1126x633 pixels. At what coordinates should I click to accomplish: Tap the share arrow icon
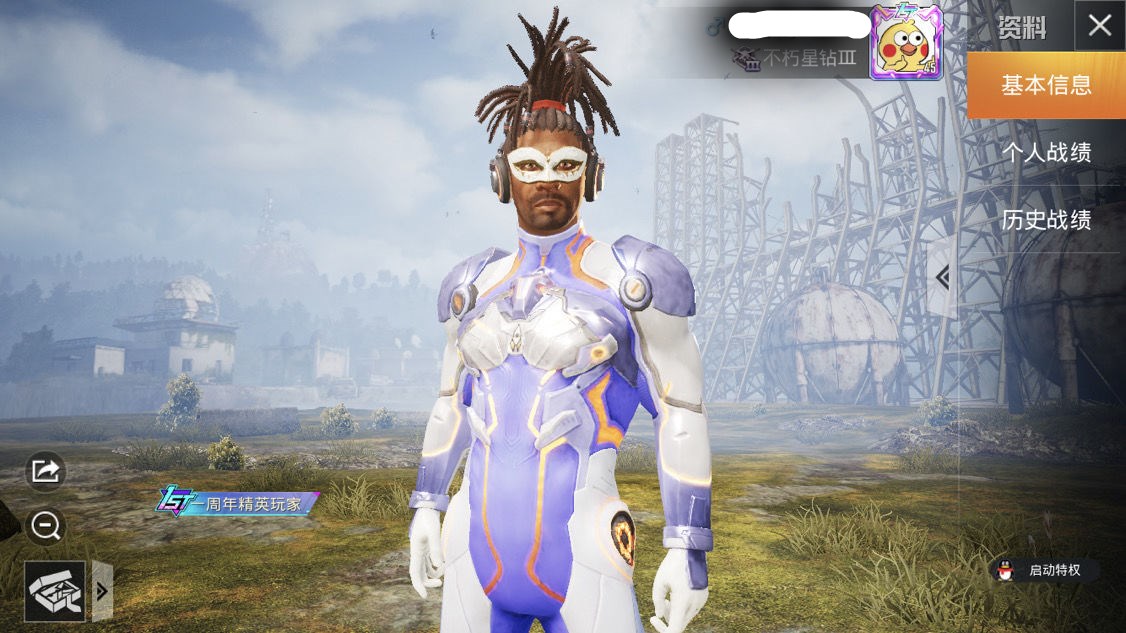click(x=46, y=471)
